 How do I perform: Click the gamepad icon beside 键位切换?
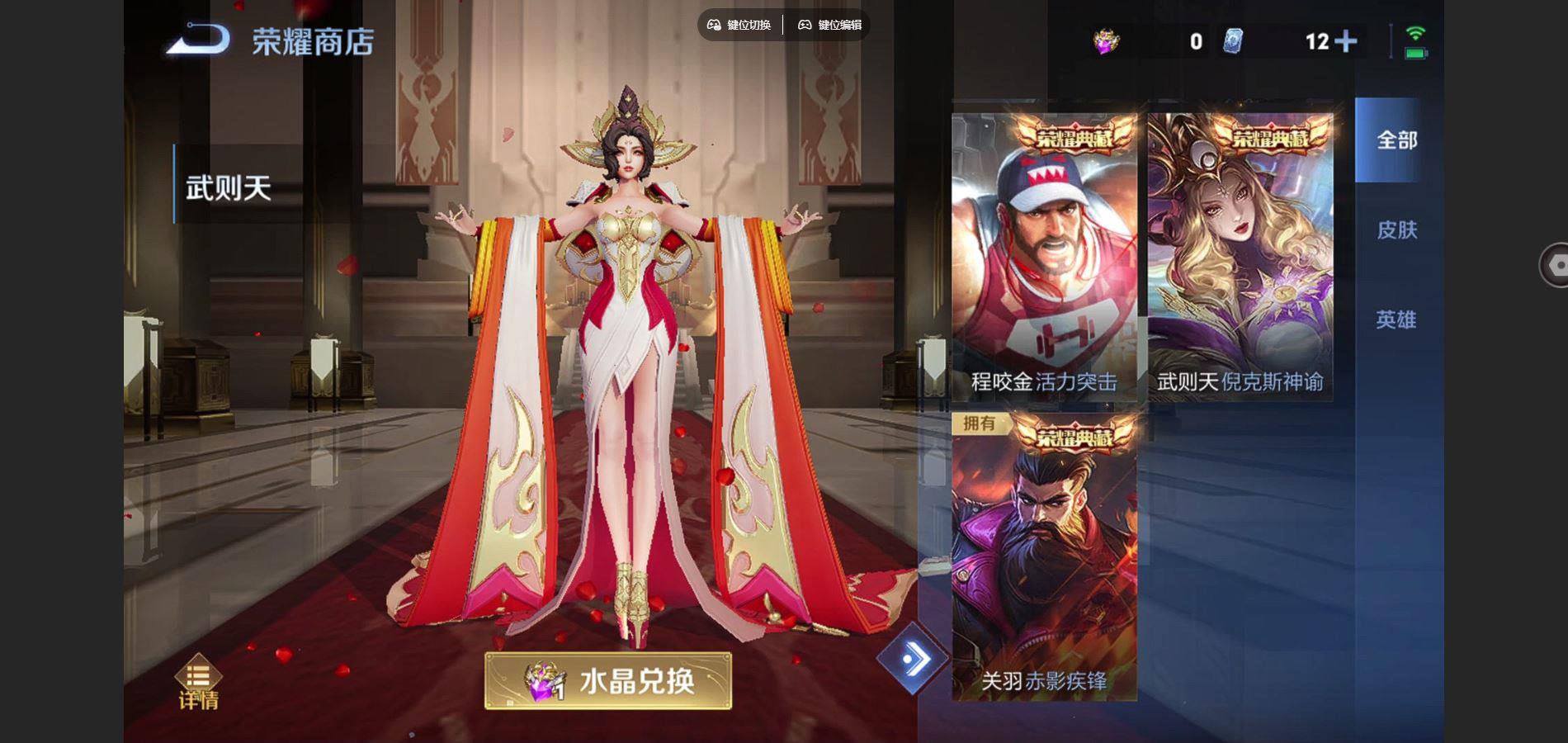(713, 25)
